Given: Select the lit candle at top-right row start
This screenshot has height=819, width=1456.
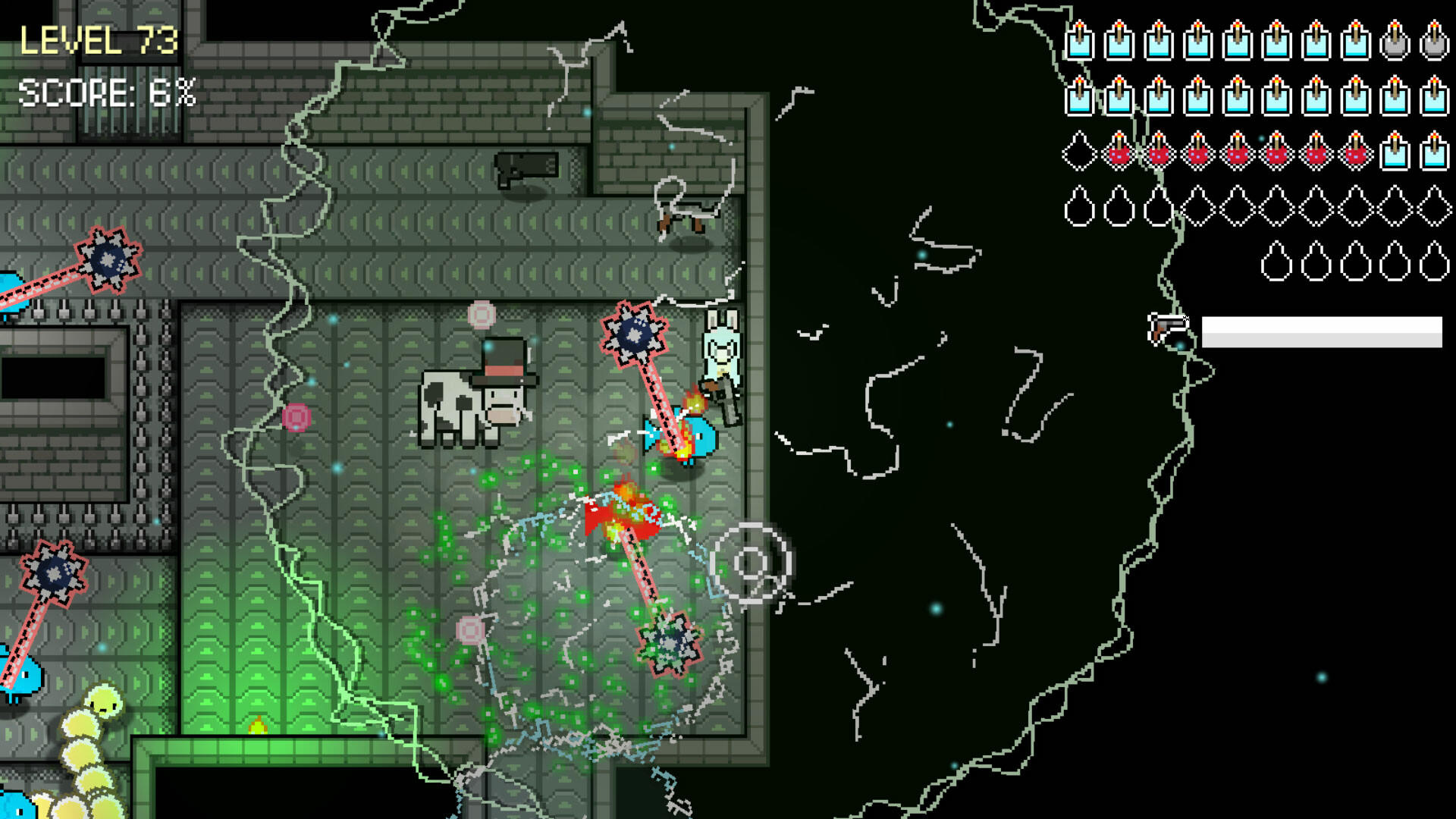Looking at the screenshot, I should (x=1080, y=42).
